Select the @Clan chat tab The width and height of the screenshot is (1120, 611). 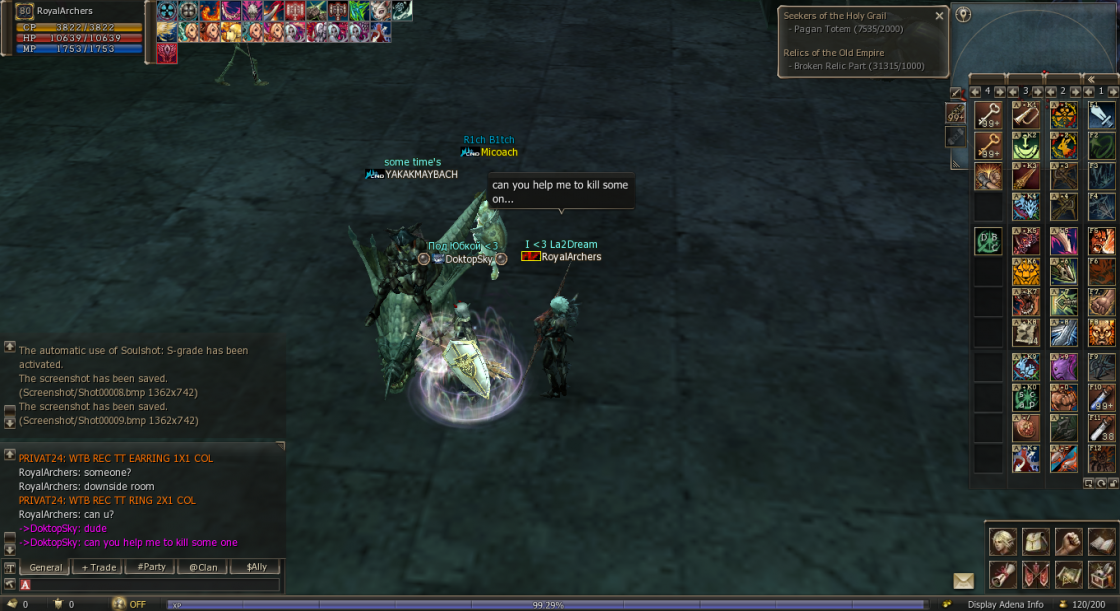pos(203,567)
